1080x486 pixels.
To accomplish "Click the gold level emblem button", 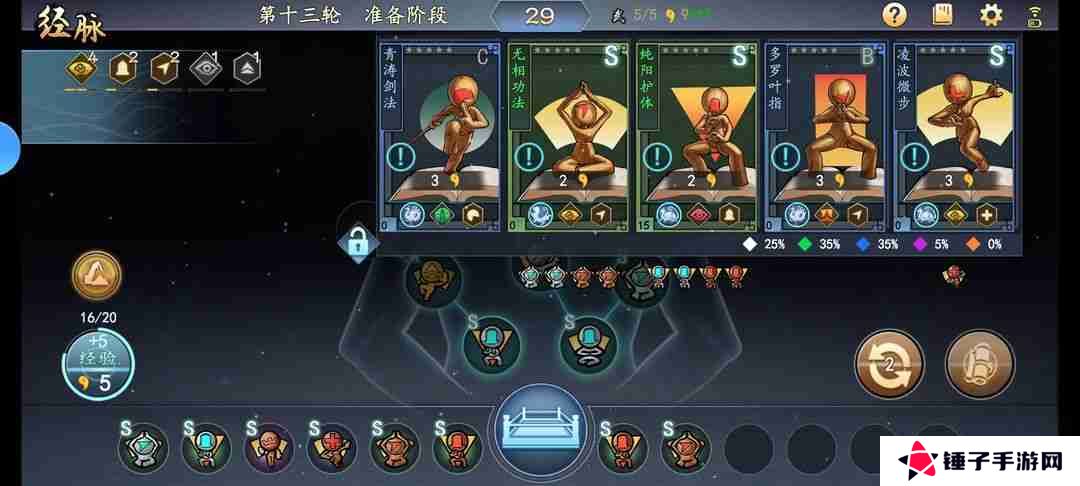I will tap(97, 275).
